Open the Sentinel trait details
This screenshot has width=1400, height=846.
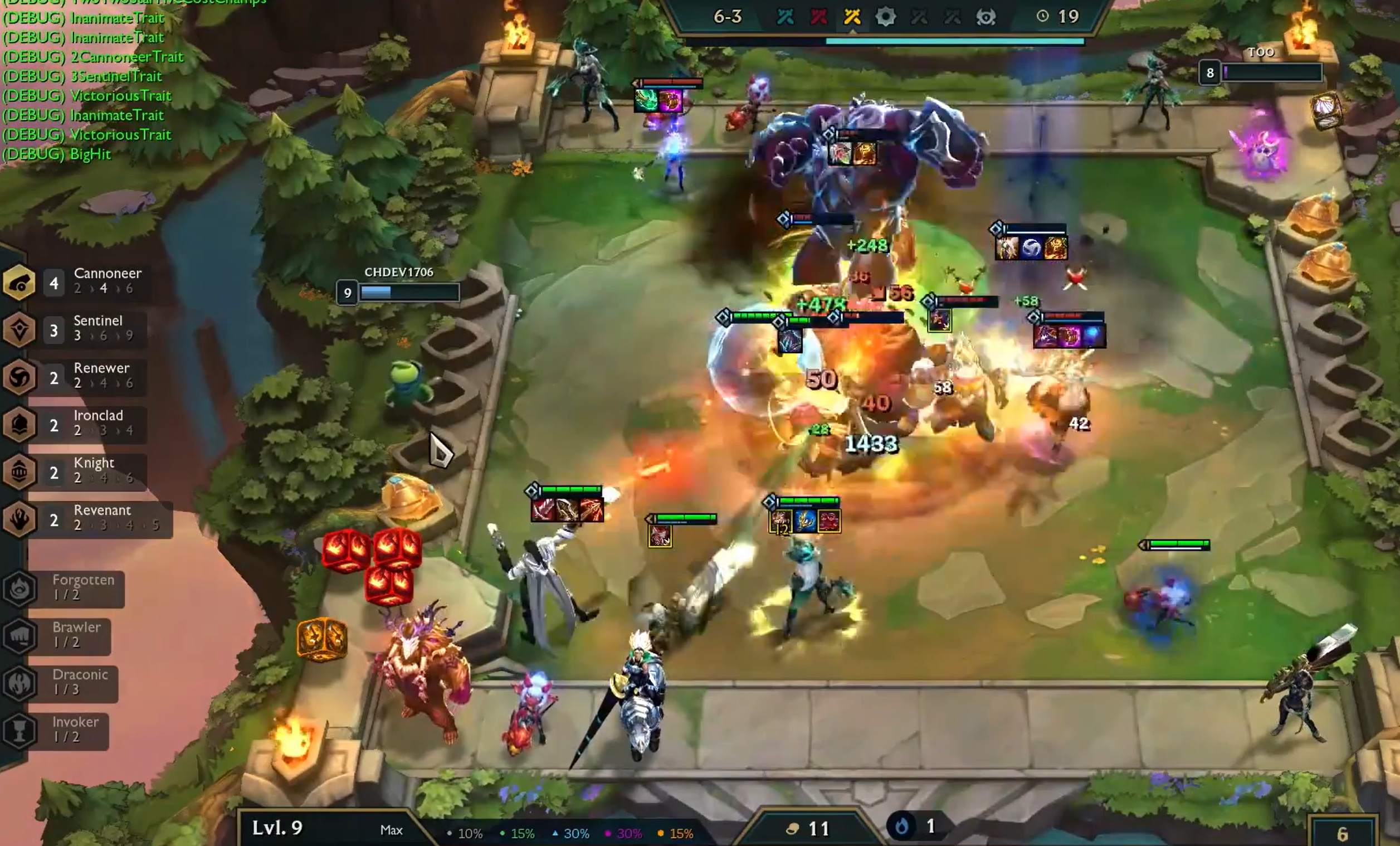[x=85, y=329]
